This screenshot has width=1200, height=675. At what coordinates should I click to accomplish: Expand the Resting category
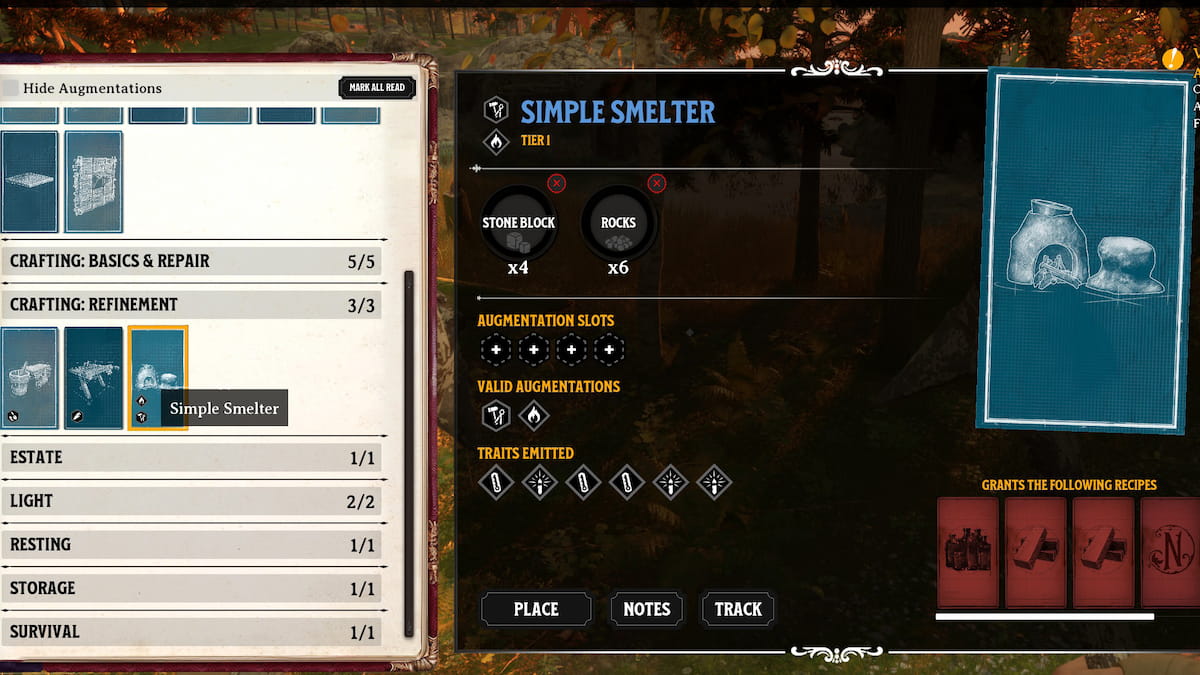click(191, 545)
